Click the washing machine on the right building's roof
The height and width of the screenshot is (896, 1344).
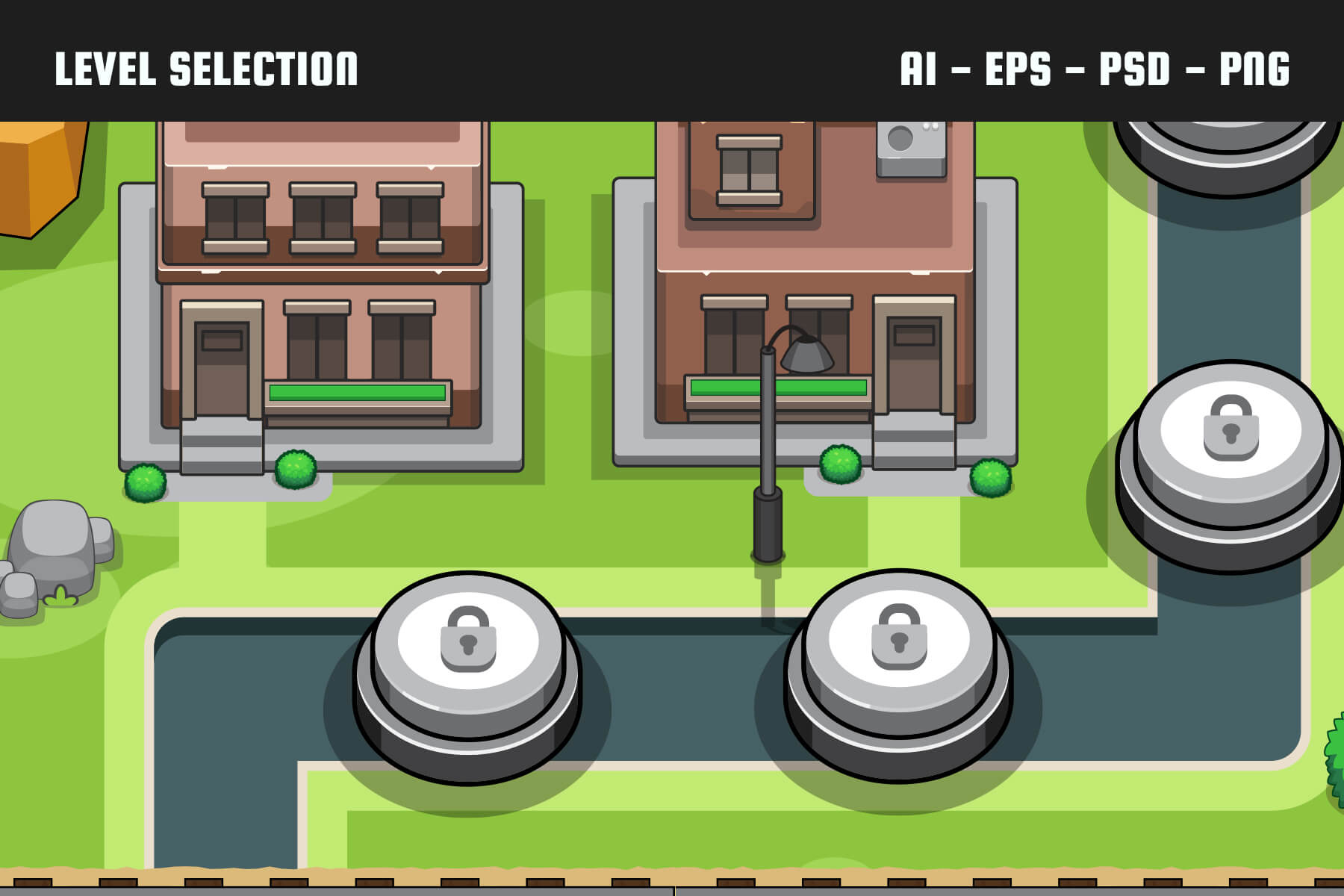click(x=909, y=149)
